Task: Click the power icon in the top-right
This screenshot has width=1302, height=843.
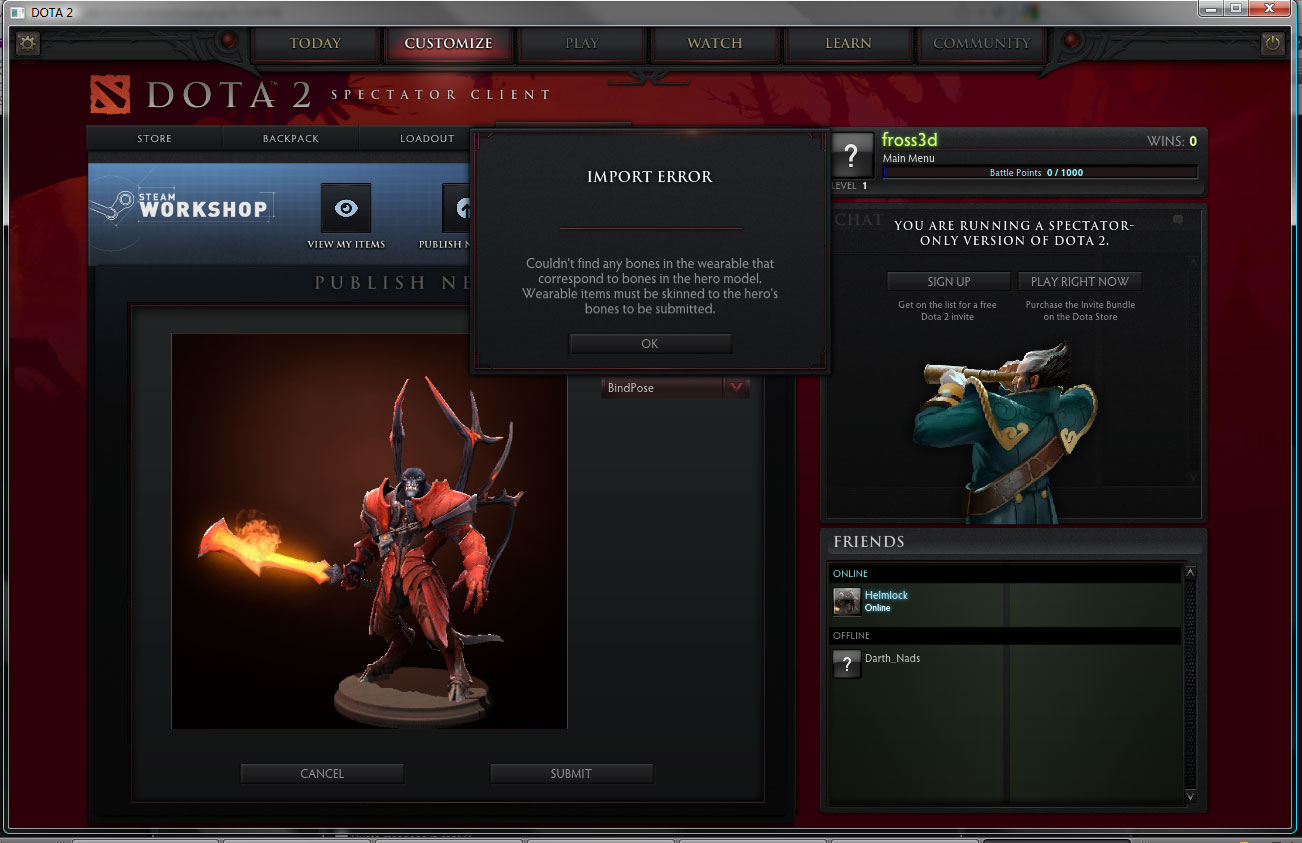Action: point(1273,43)
